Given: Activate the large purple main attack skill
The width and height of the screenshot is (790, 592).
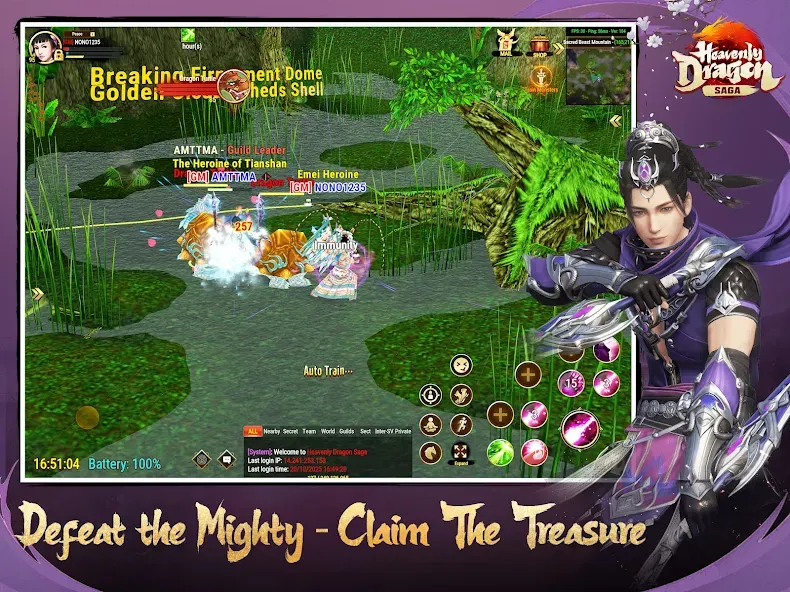Looking at the screenshot, I should 579,430.
